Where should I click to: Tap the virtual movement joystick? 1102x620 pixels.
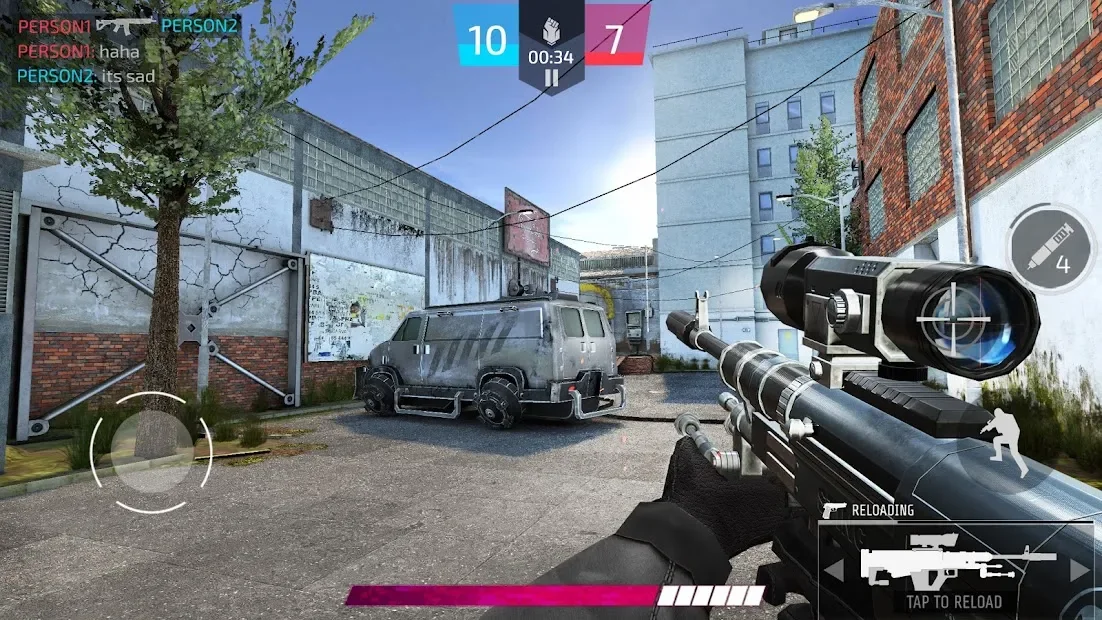pyautogui.click(x=151, y=452)
